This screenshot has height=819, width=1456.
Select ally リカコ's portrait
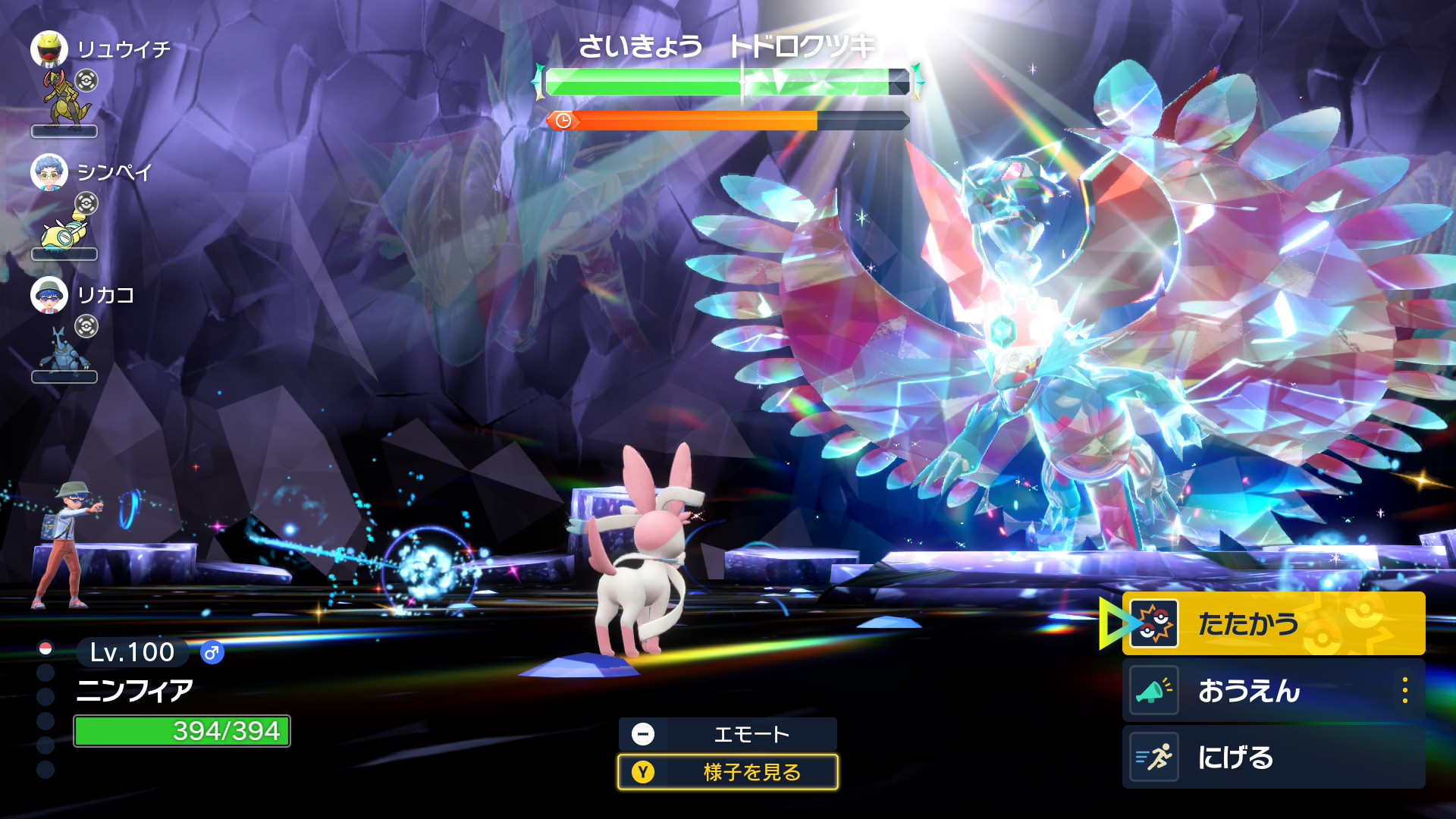click(49, 295)
